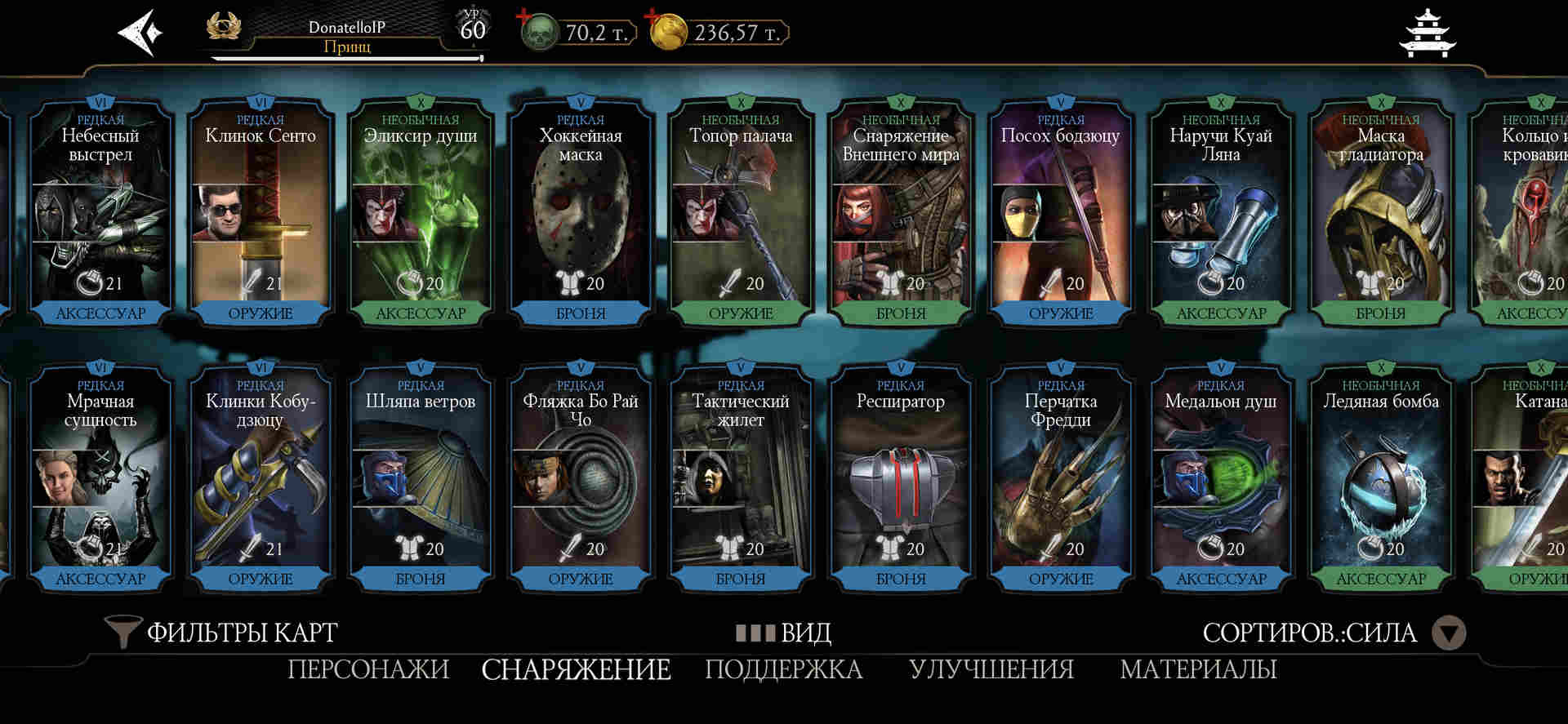The width and height of the screenshot is (1568, 724).
Task: Switch to the Поддержка tab
Action: [783, 669]
